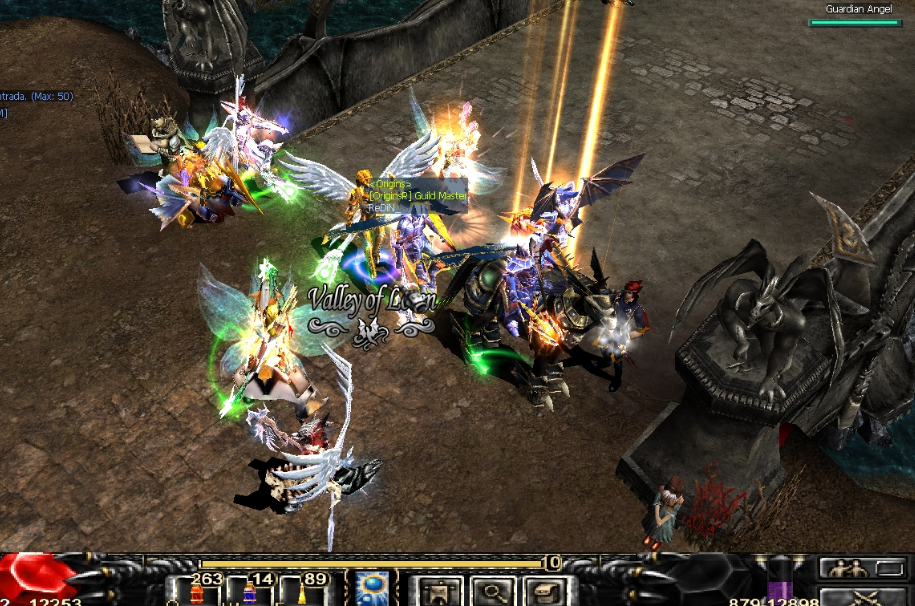Select the blue orb skill icon
This screenshot has height=606, width=915.
[374, 590]
